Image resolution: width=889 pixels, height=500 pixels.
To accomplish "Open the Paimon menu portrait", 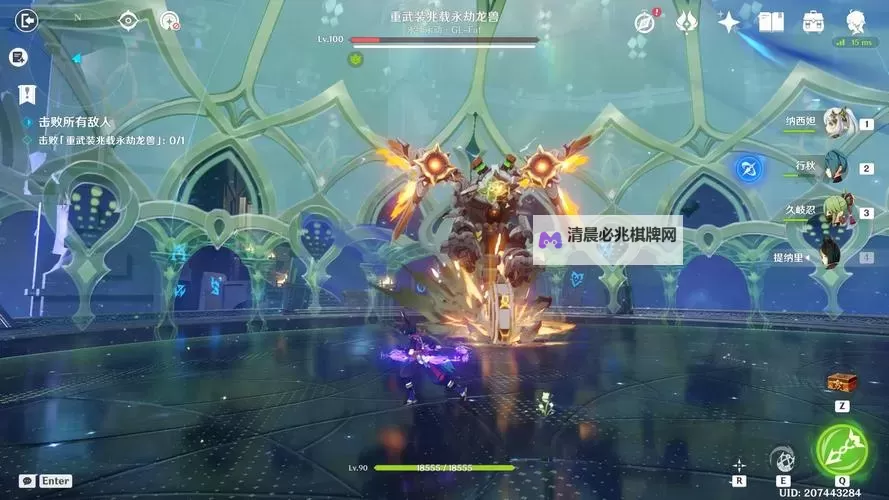I will (x=856, y=21).
